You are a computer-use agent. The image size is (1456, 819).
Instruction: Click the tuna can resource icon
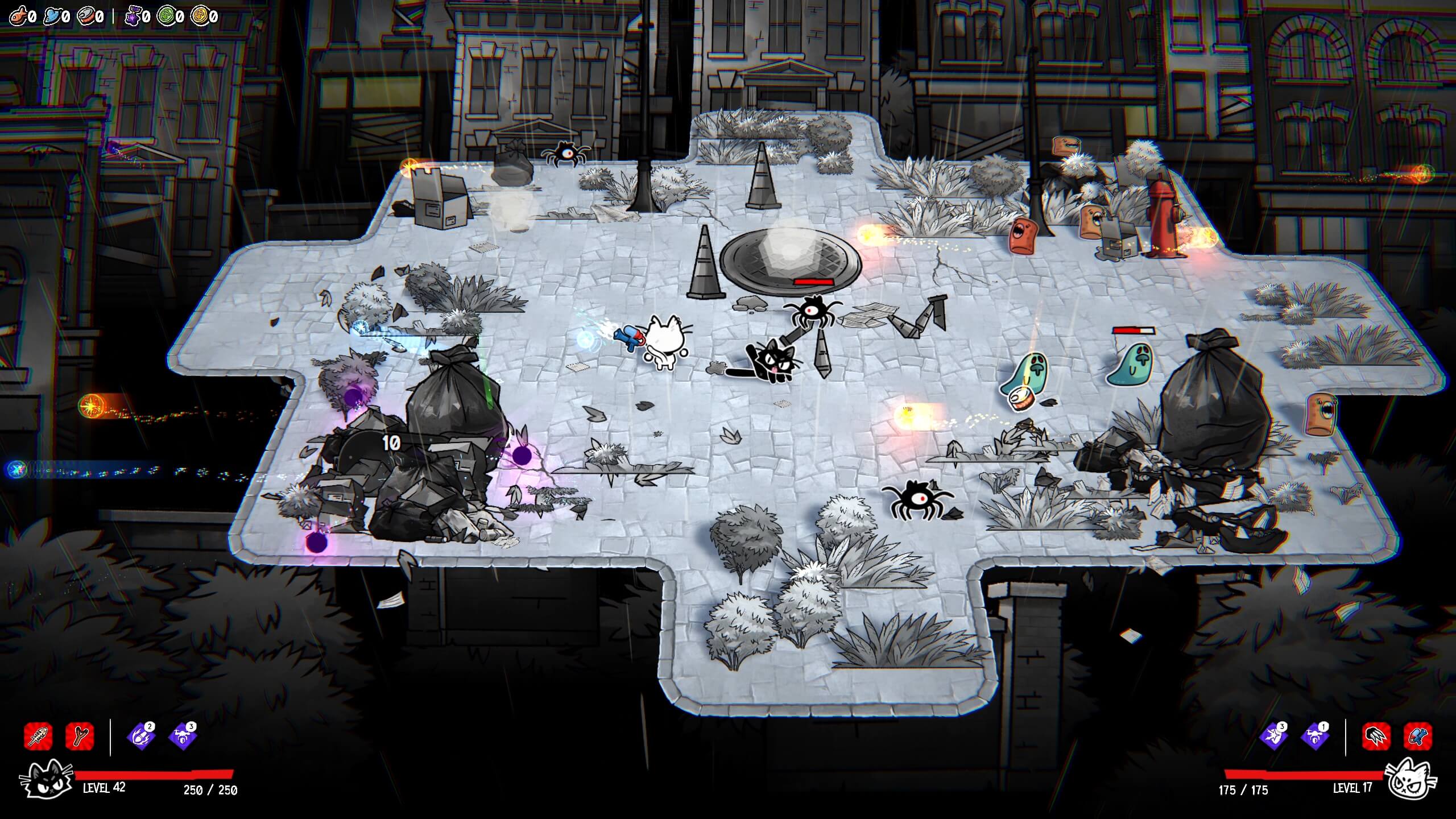(86, 15)
